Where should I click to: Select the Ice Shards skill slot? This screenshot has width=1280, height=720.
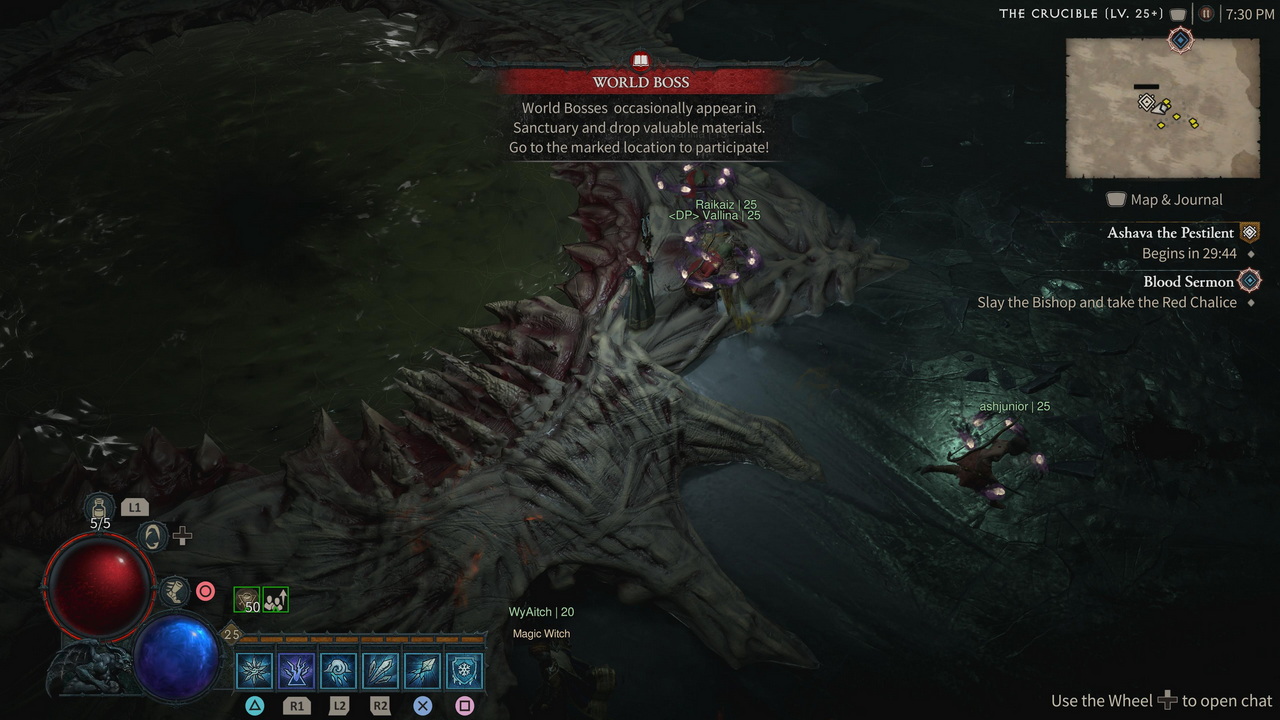(380, 670)
